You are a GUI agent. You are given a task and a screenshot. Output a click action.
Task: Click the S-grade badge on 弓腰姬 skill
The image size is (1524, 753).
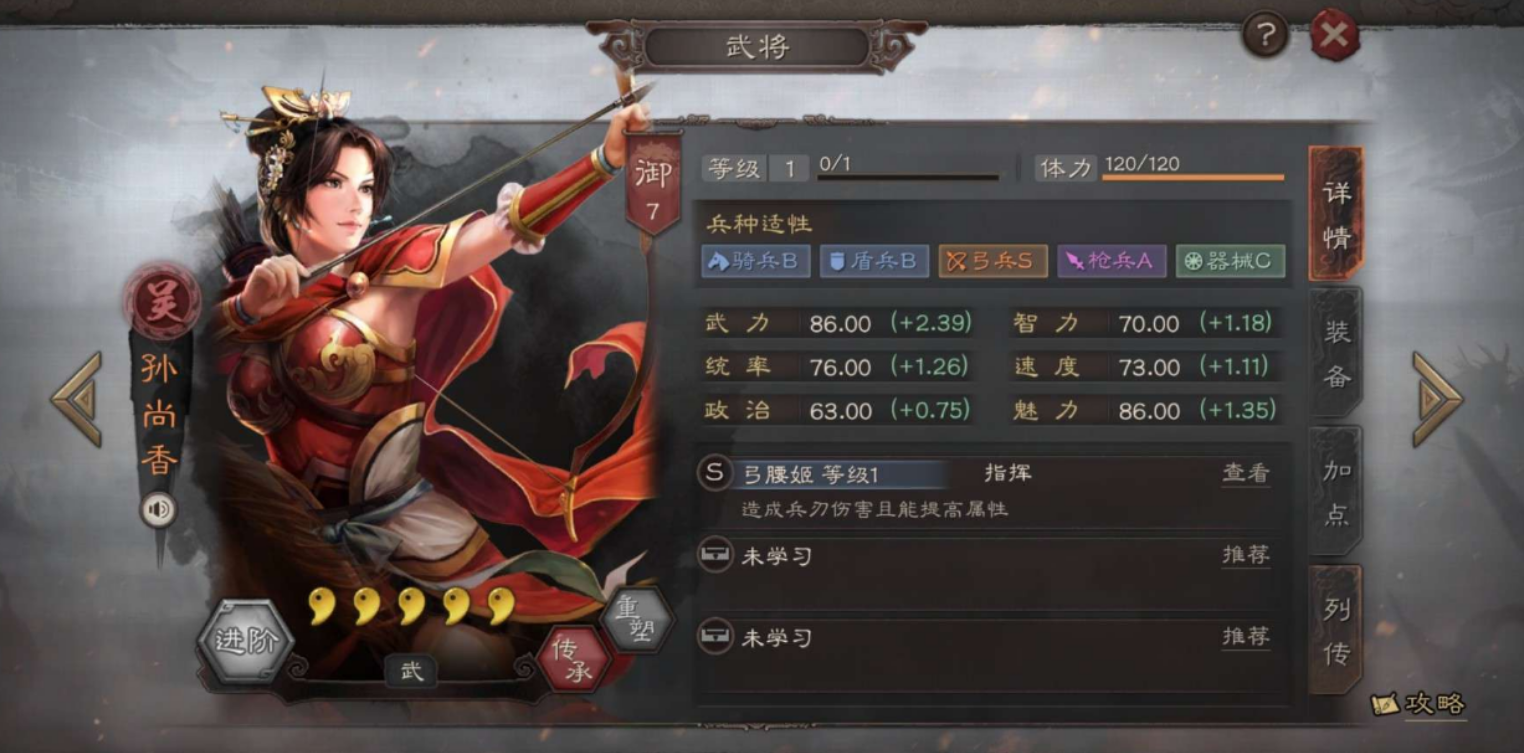(714, 473)
